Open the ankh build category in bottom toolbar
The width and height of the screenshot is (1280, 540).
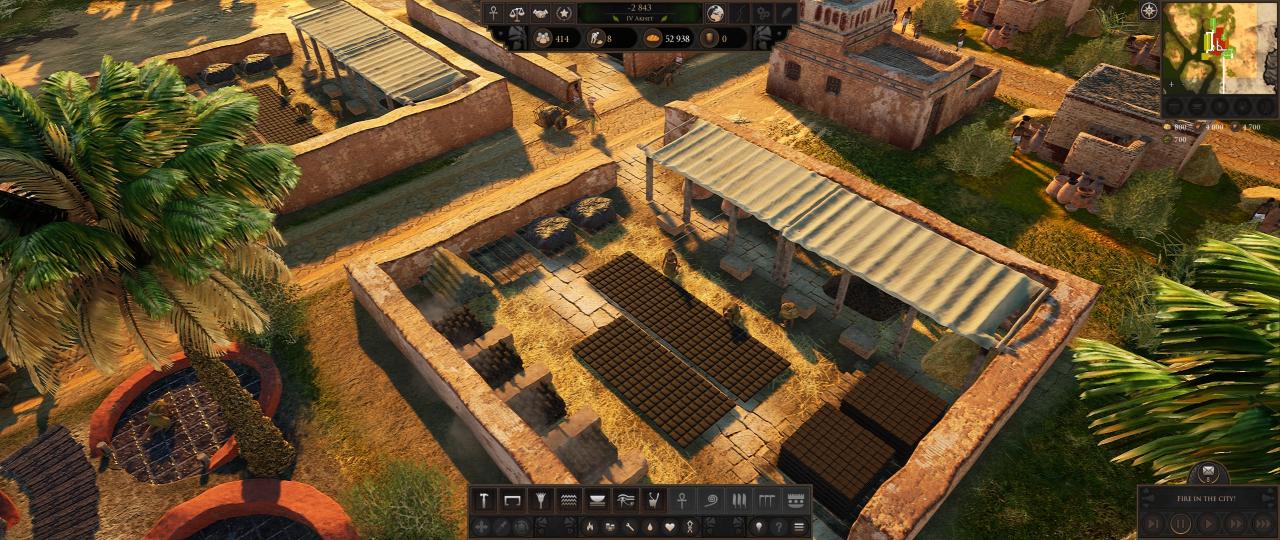682,499
